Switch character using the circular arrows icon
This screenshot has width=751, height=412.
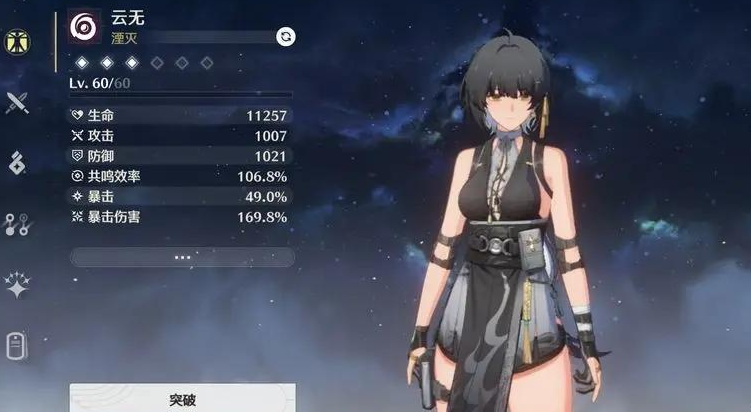click(286, 37)
